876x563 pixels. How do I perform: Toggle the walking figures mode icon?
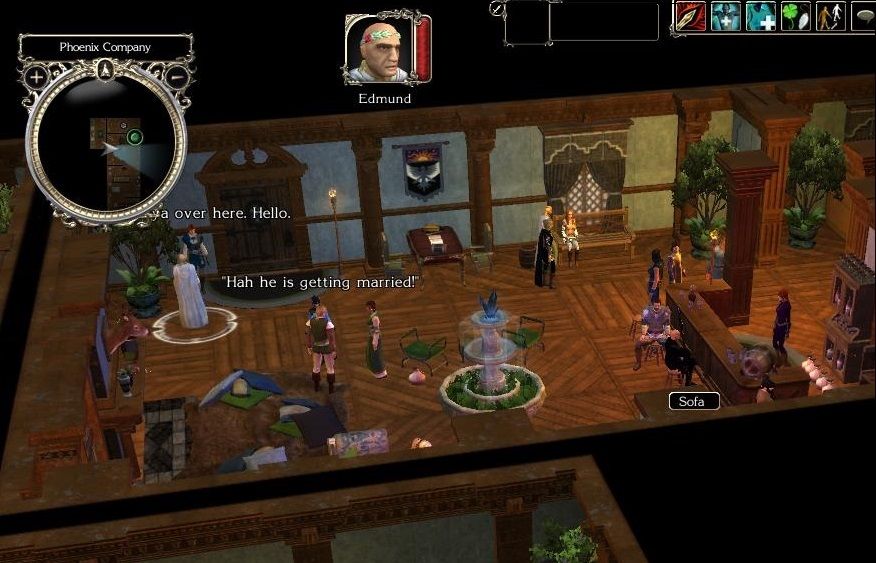point(830,17)
